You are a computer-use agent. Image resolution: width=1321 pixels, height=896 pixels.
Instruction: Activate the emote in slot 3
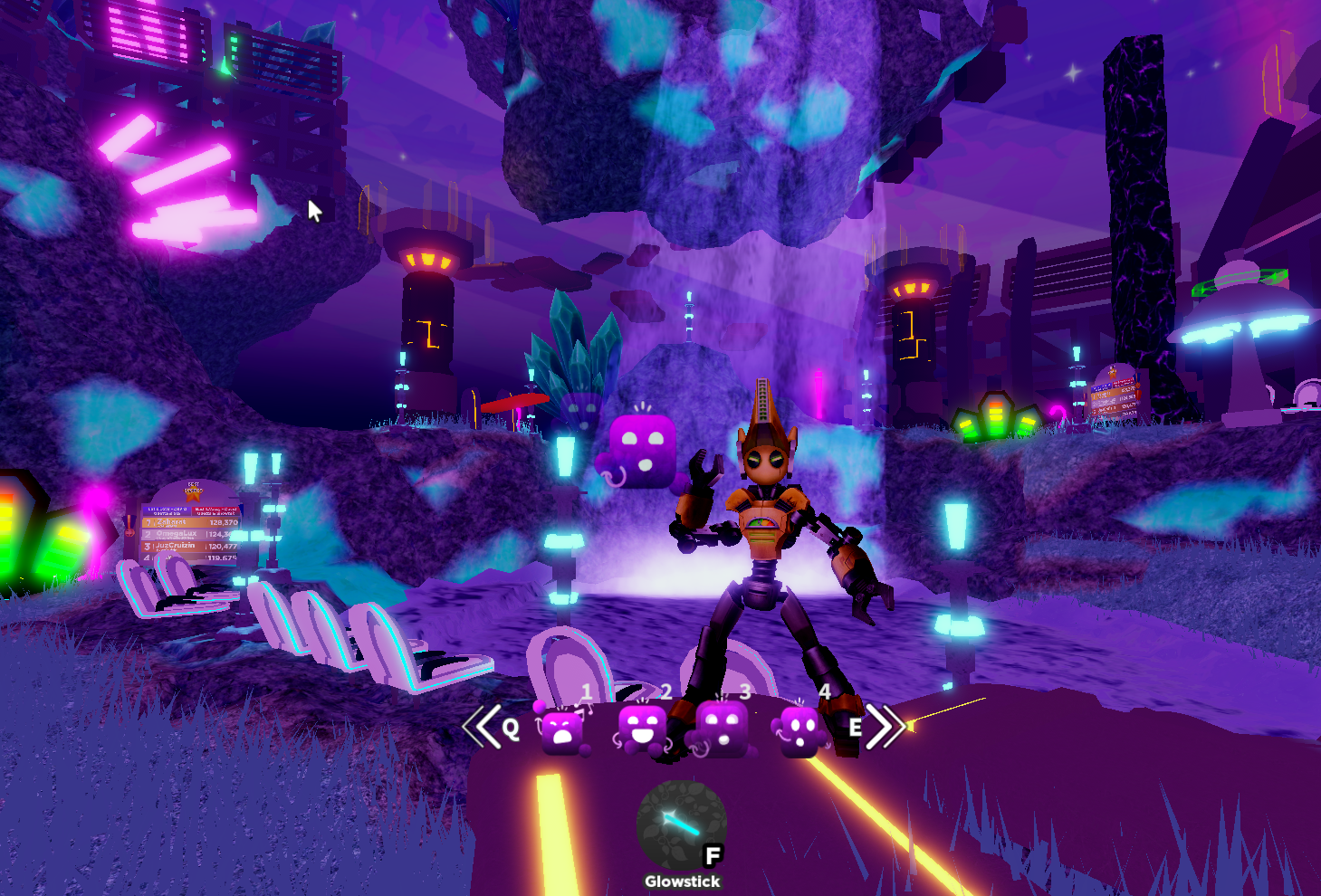(x=722, y=729)
